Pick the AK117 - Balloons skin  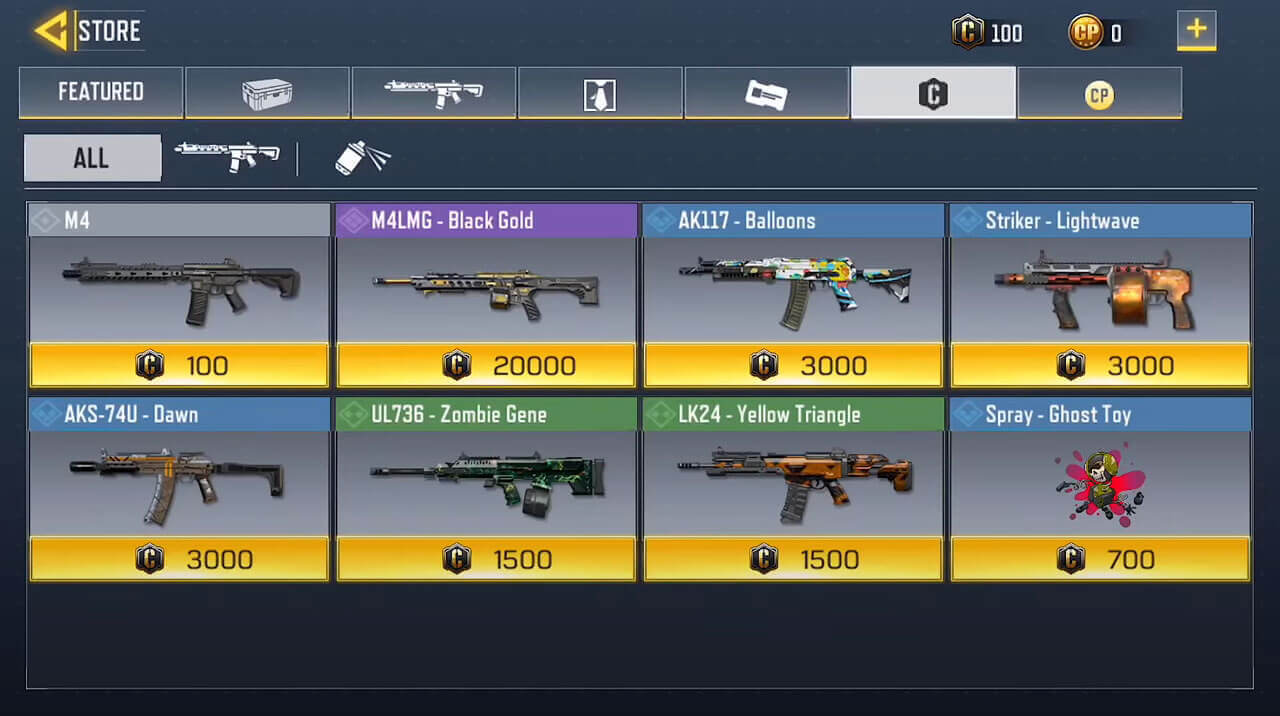pyautogui.click(x=793, y=295)
